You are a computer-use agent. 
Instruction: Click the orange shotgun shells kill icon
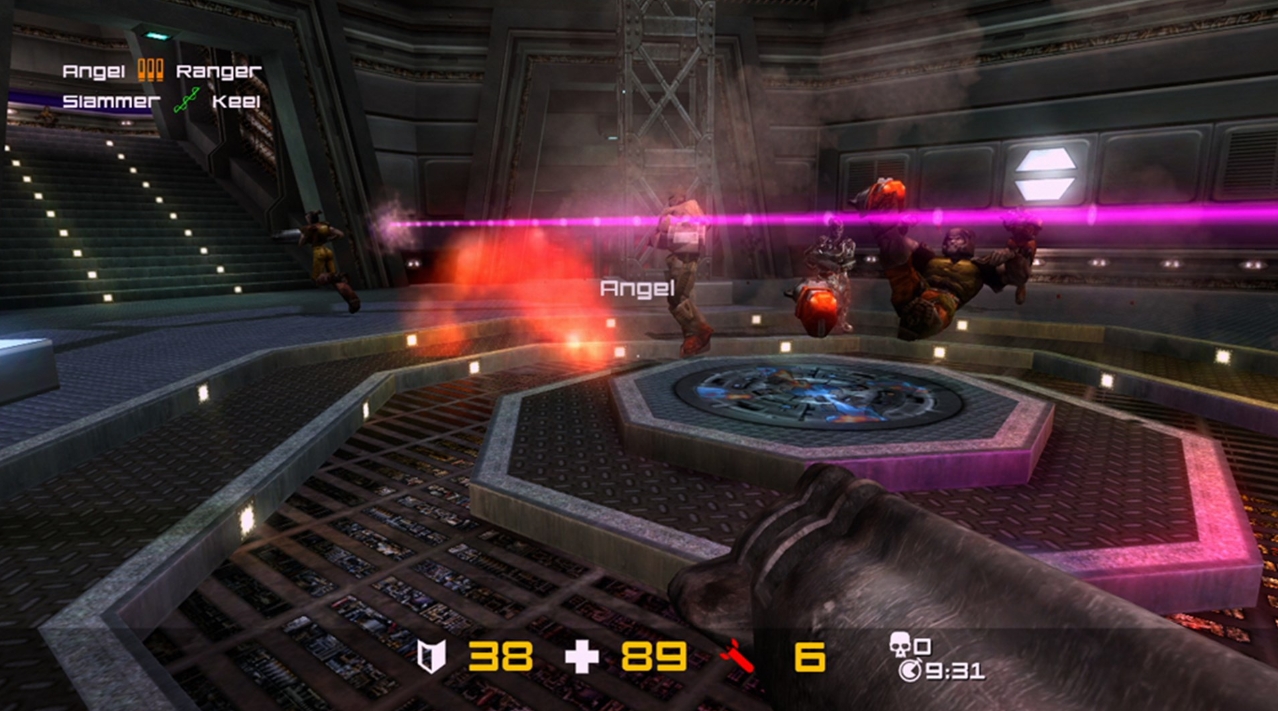150,70
